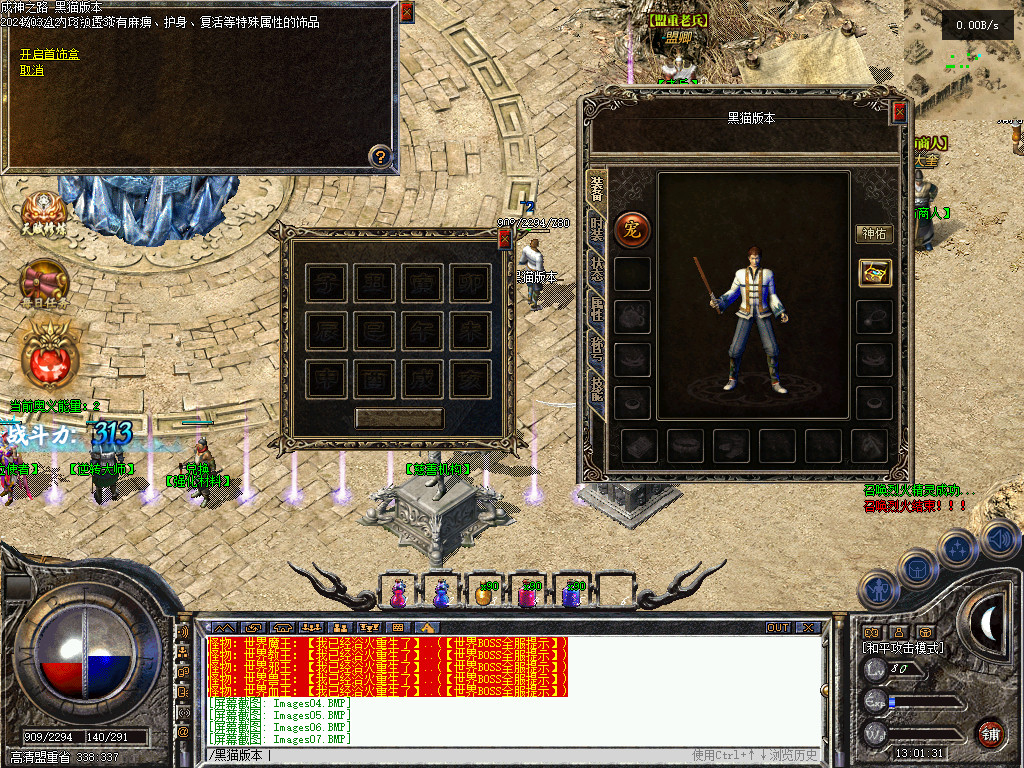Open the 天赋修炼 talent training icon
This screenshot has height=768, width=1024.
(44, 212)
